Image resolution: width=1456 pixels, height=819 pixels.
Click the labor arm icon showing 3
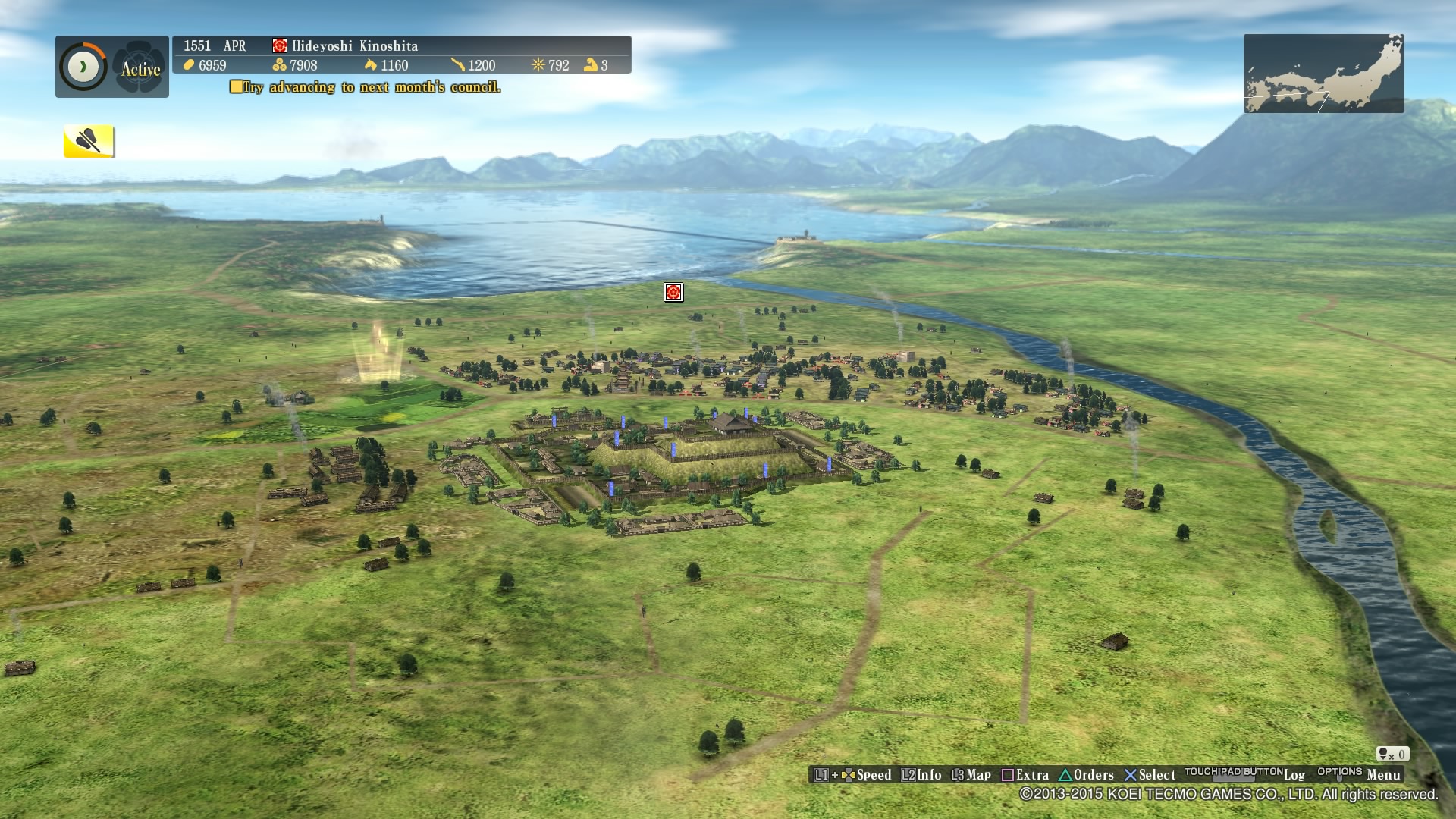(x=591, y=65)
